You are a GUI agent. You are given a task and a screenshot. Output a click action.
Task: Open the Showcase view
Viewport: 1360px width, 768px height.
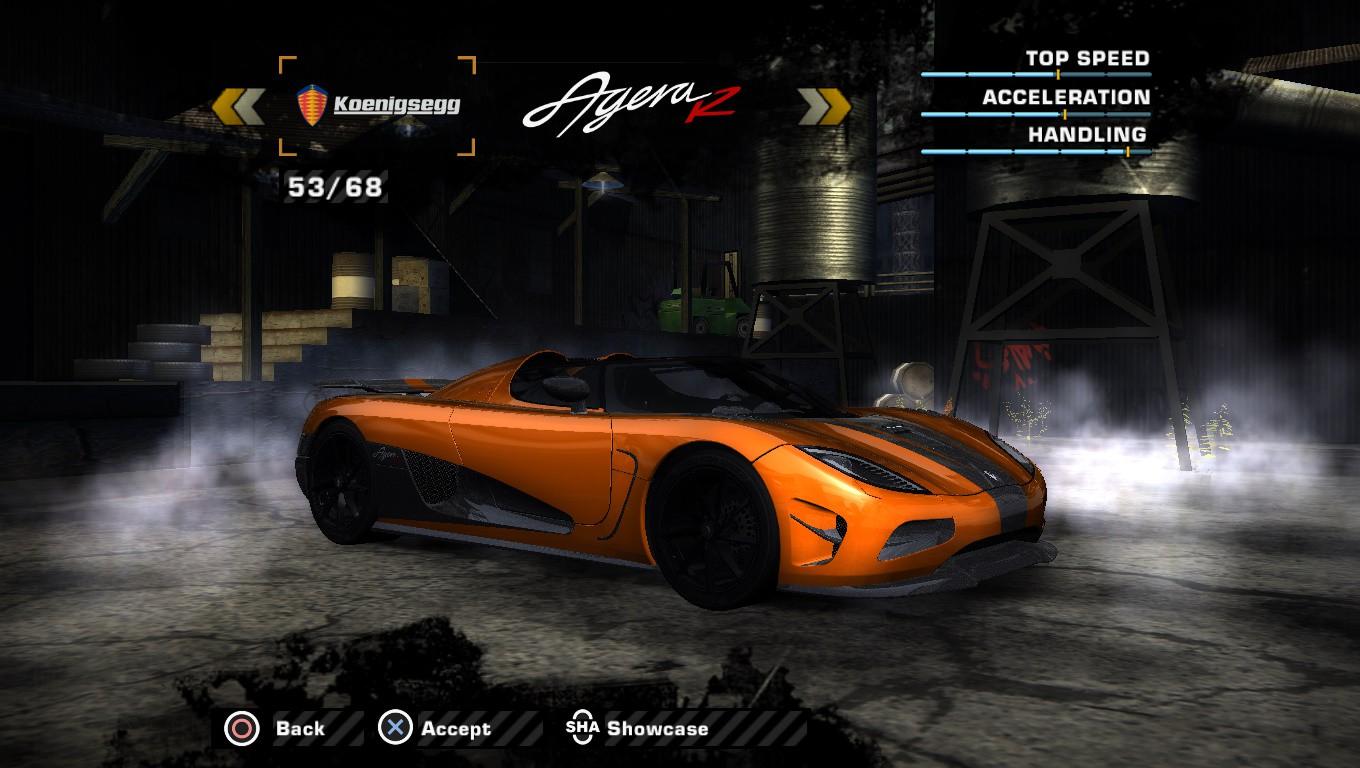(638, 729)
